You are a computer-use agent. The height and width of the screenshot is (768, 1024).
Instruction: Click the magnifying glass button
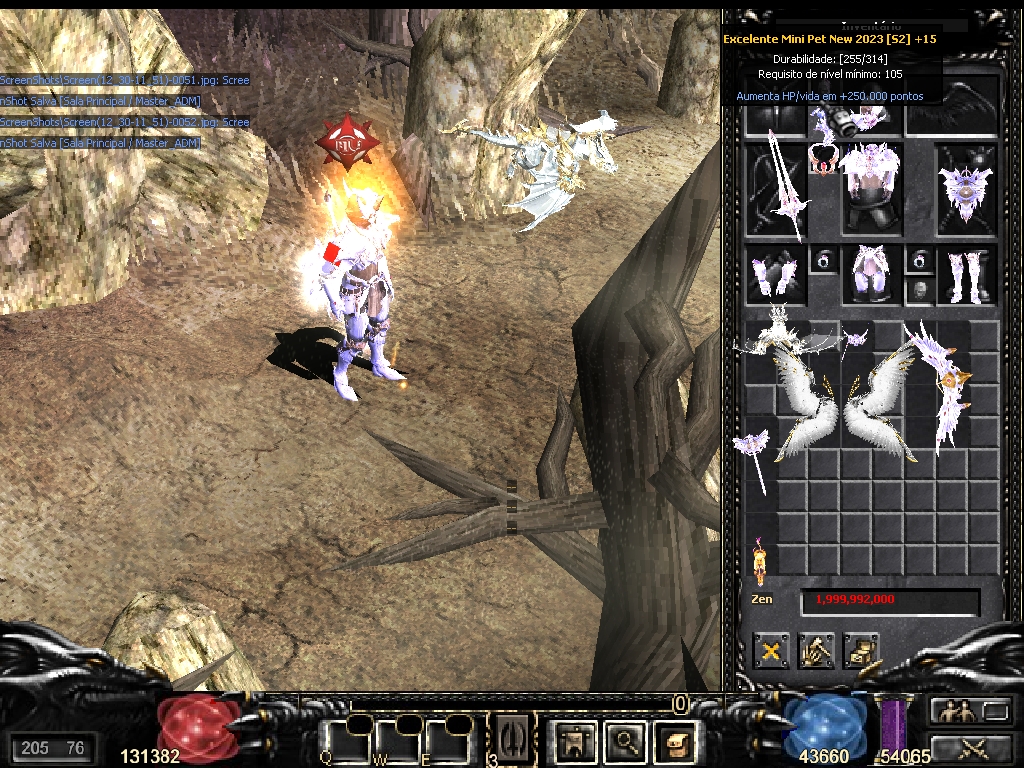[625, 741]
